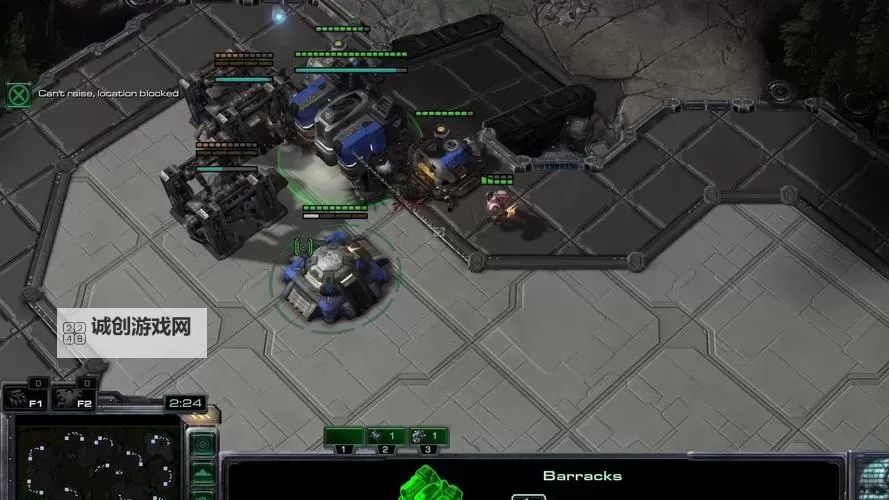Select control group 2

pyautogui.click(x=385, y=437)
